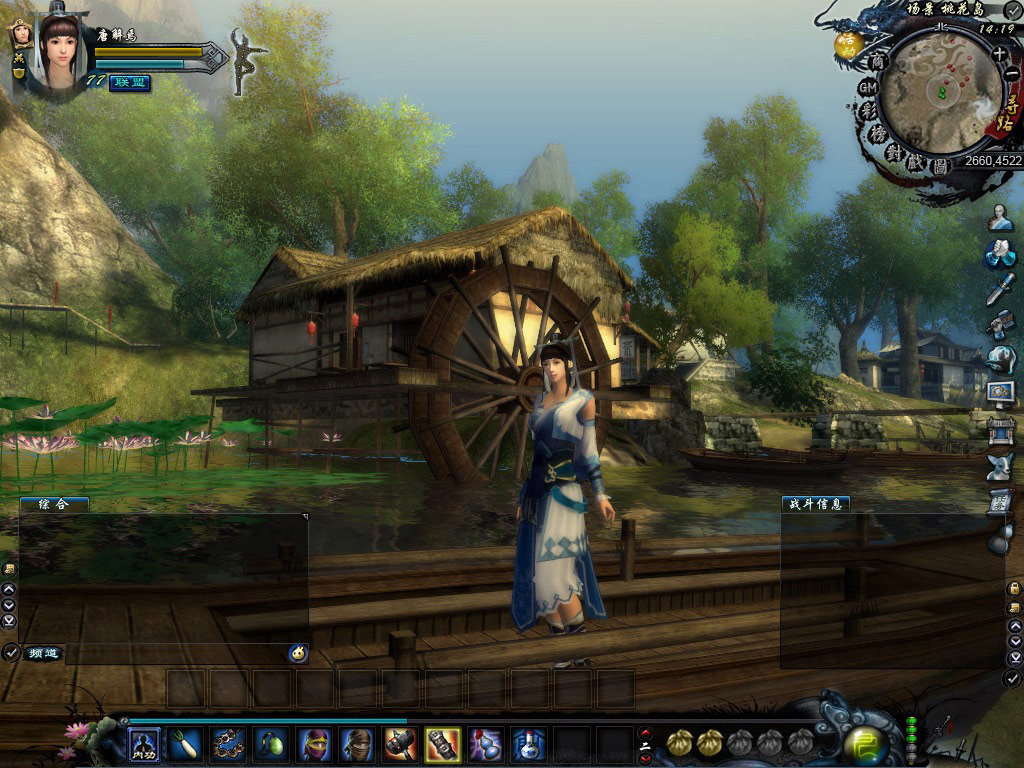Open the orange 活动 events orb
1024x768 pixels.
pos(848,44)
